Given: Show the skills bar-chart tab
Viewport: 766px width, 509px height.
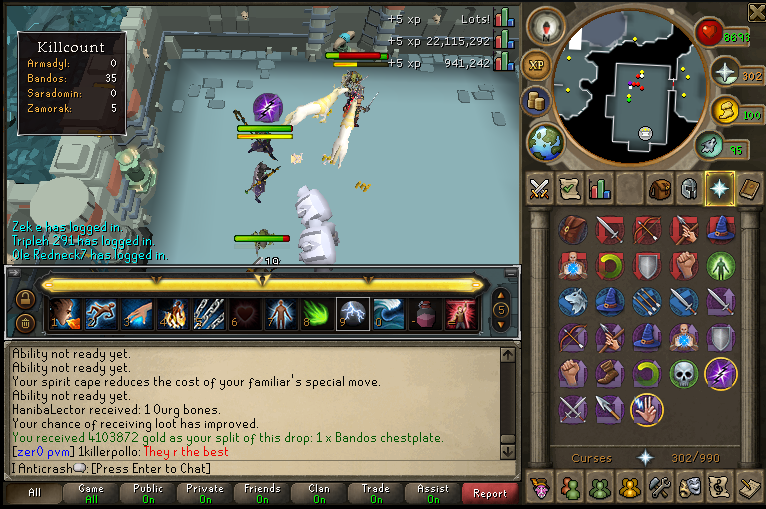Looking at the screenshot, I should 599,188.
